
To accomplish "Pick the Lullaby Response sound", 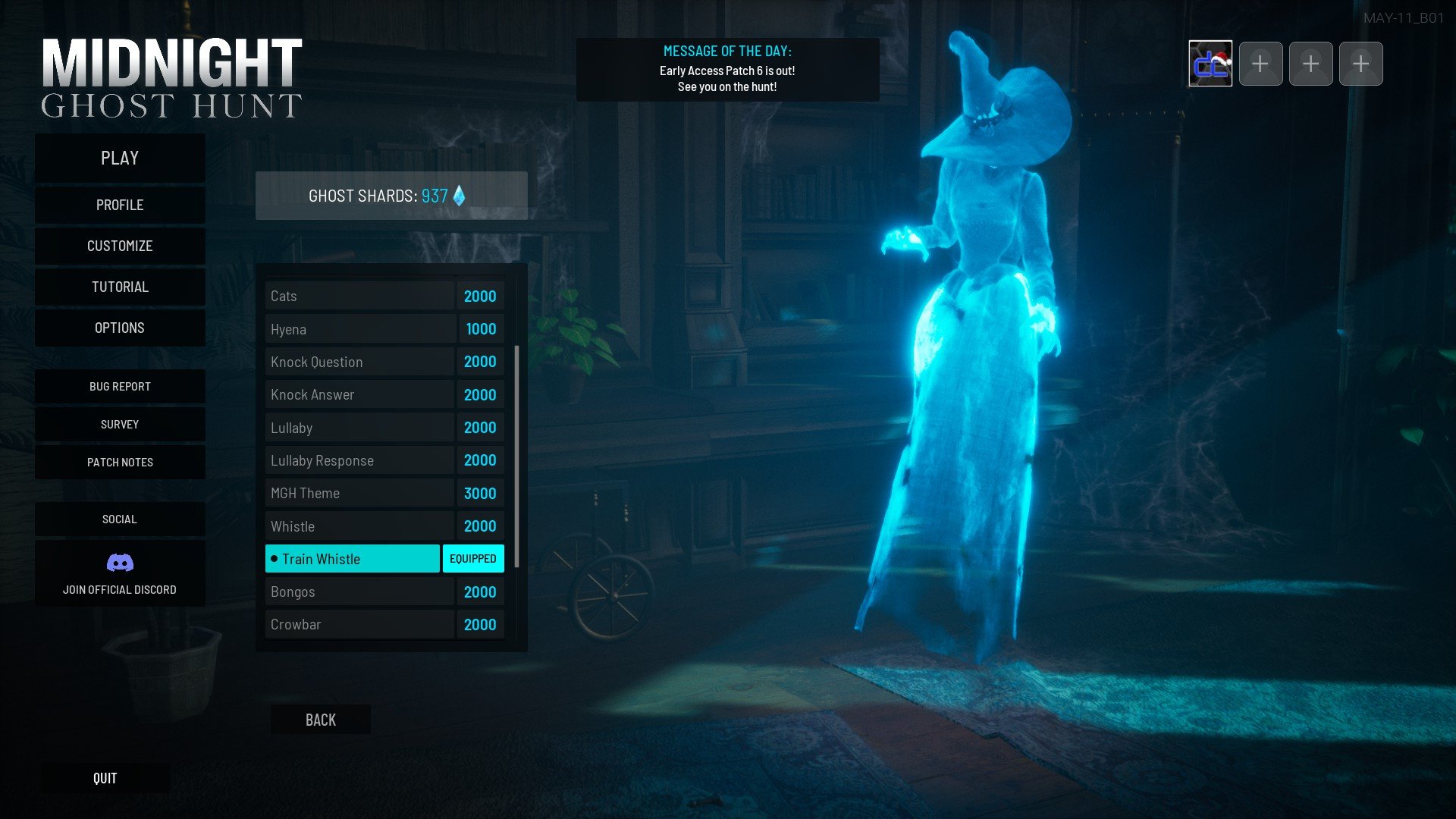I will tap(359, 460).
